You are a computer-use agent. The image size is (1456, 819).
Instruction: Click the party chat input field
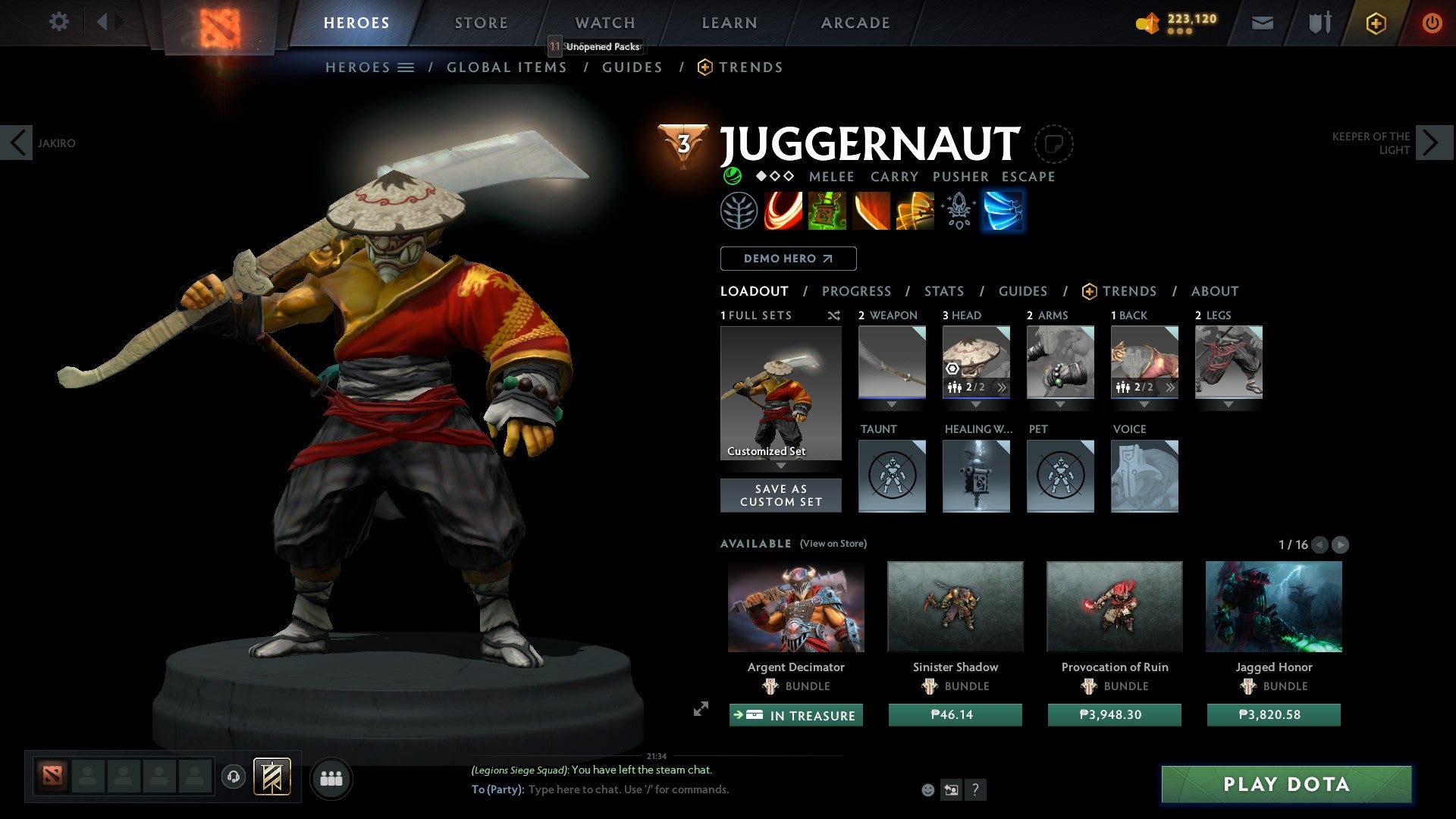(629, 789)
